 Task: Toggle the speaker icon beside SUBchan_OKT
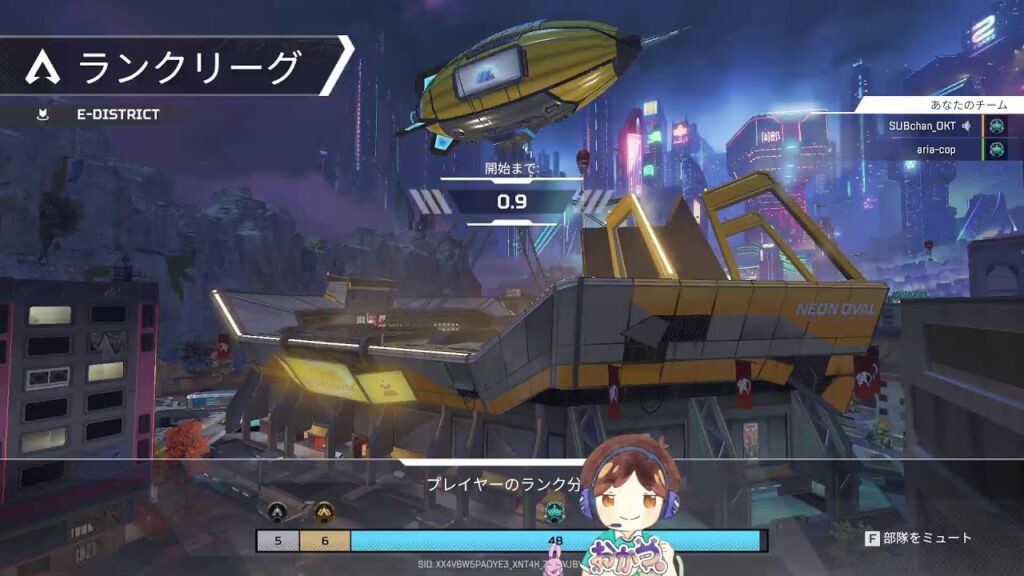(968, 126)
